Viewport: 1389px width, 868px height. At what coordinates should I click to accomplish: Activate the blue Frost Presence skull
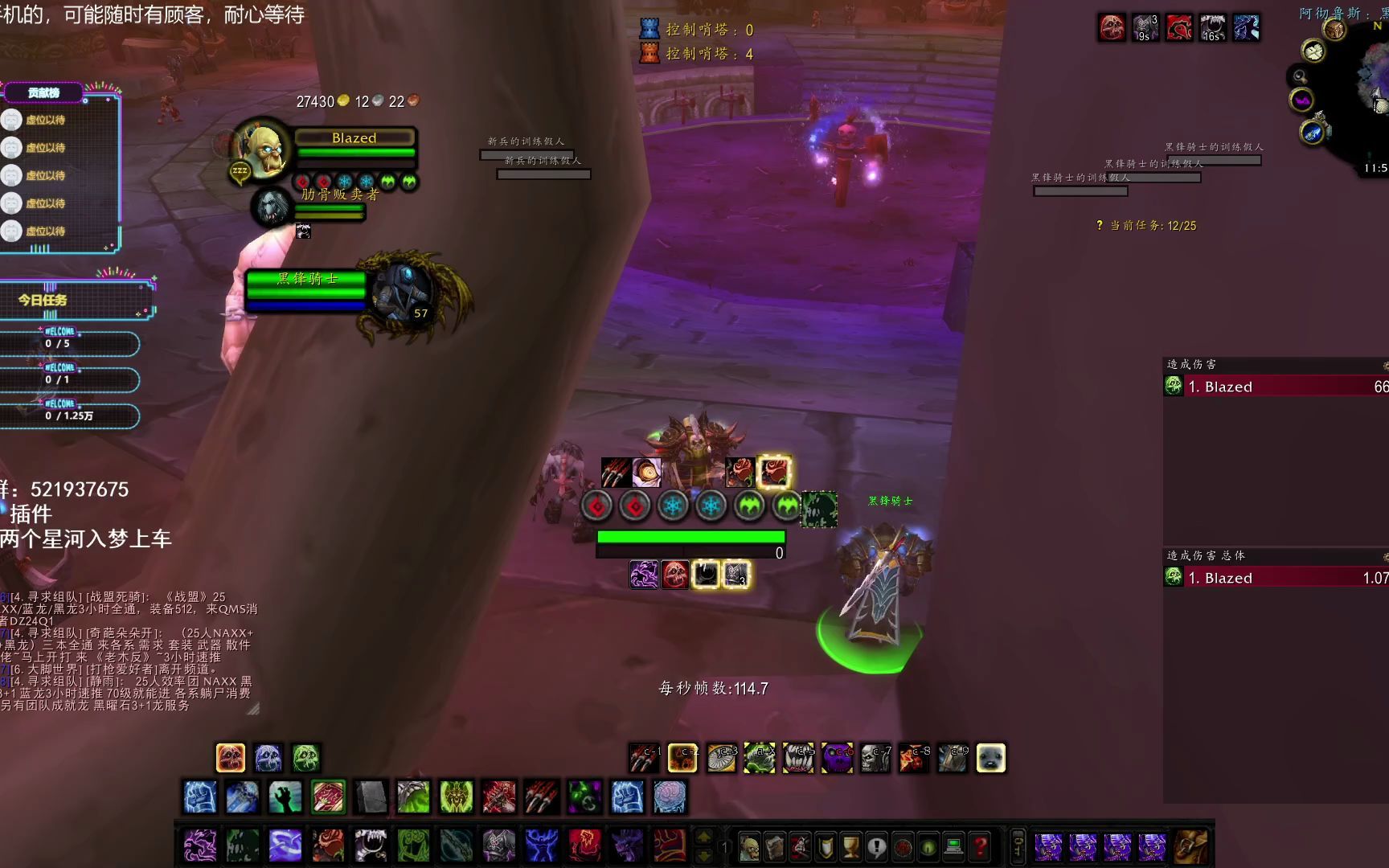point(268,758)
